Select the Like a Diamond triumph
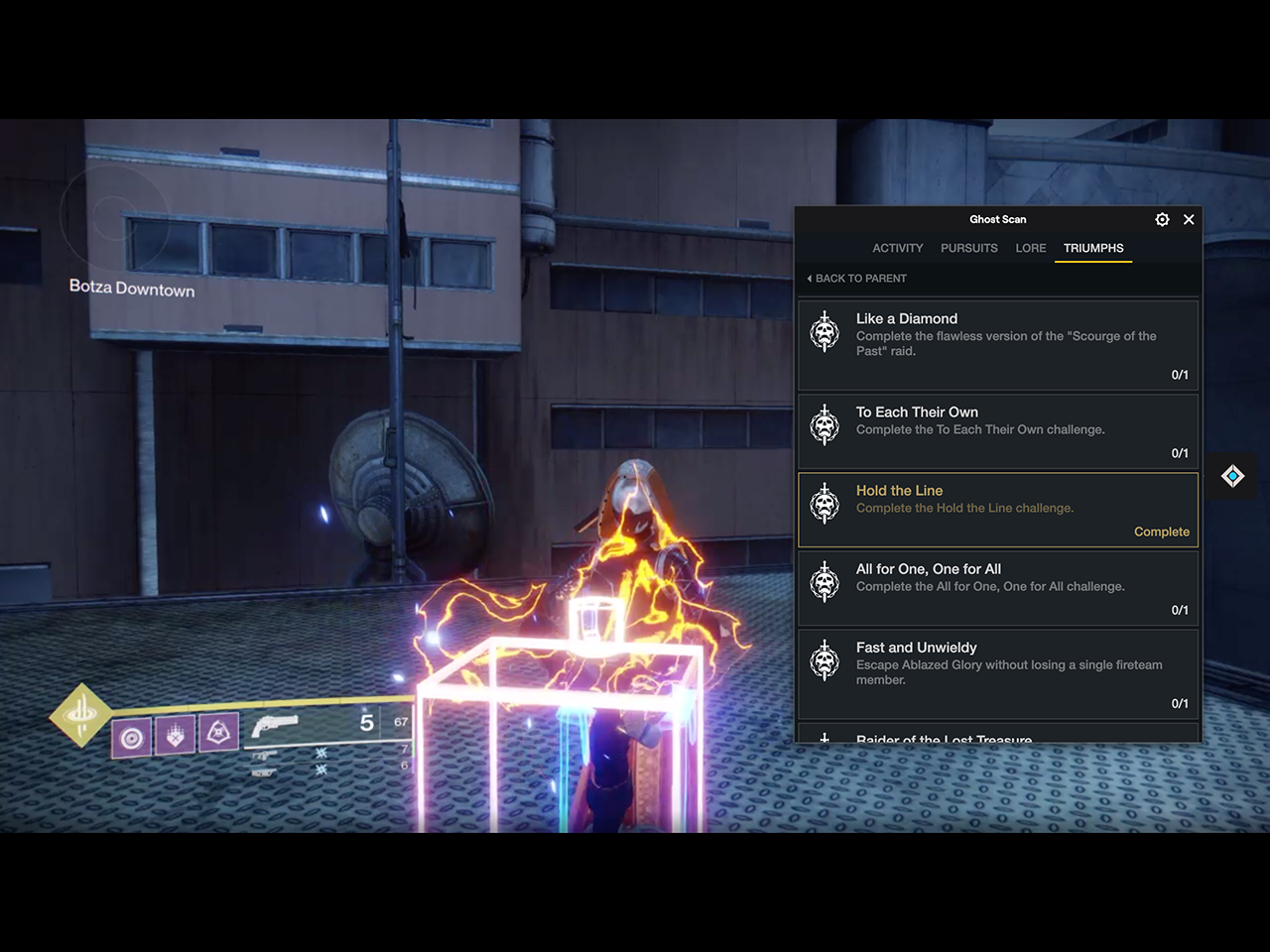Image resolution: width=1270 pixels, height=952 pixels. 998,344
